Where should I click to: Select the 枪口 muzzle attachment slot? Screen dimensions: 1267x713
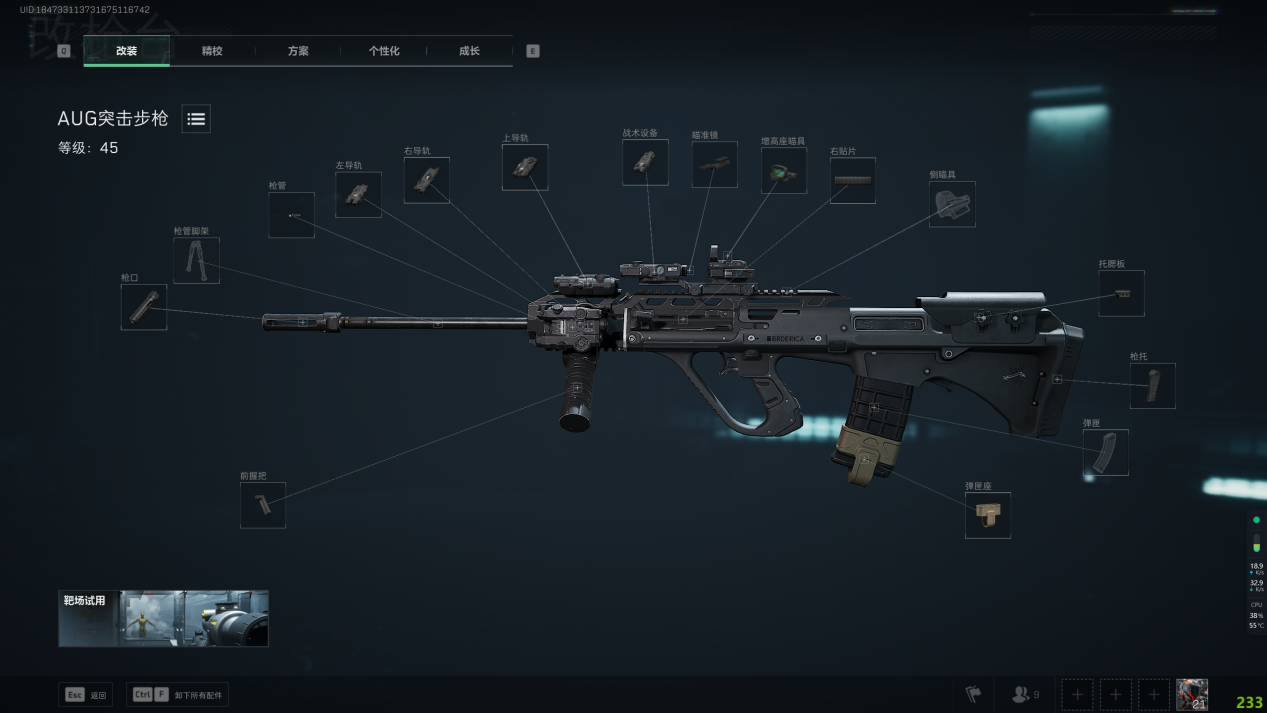pos(144,307)
